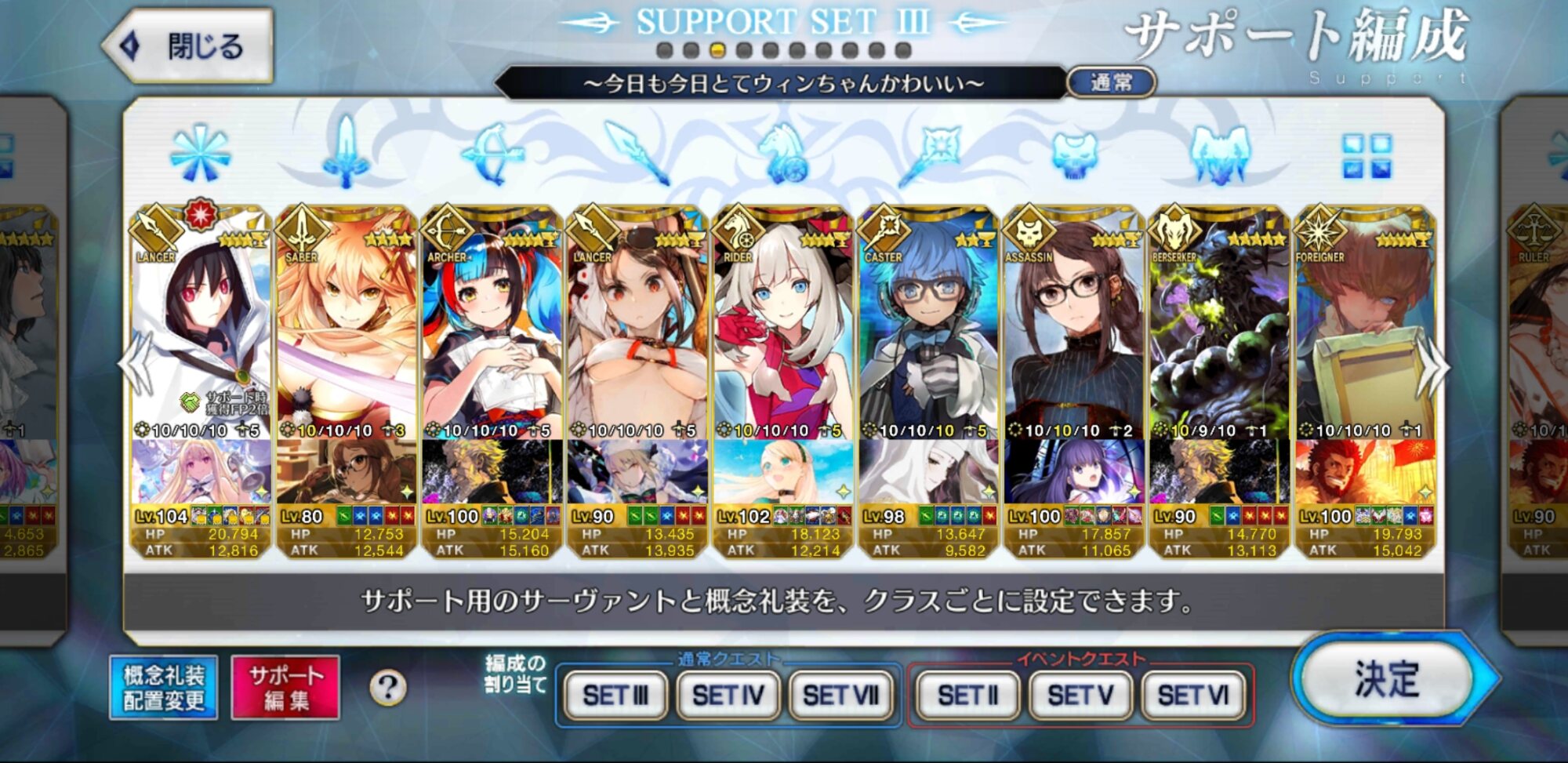Open the question mark help button
Image resolution: width=1568 pixels, height=763 pixels.
(388, 688)
